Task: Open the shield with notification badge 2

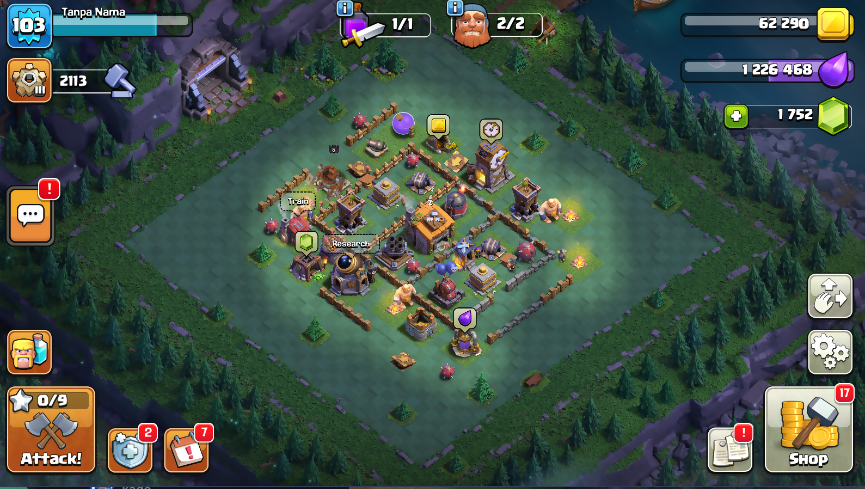Action: coord(130,450)
